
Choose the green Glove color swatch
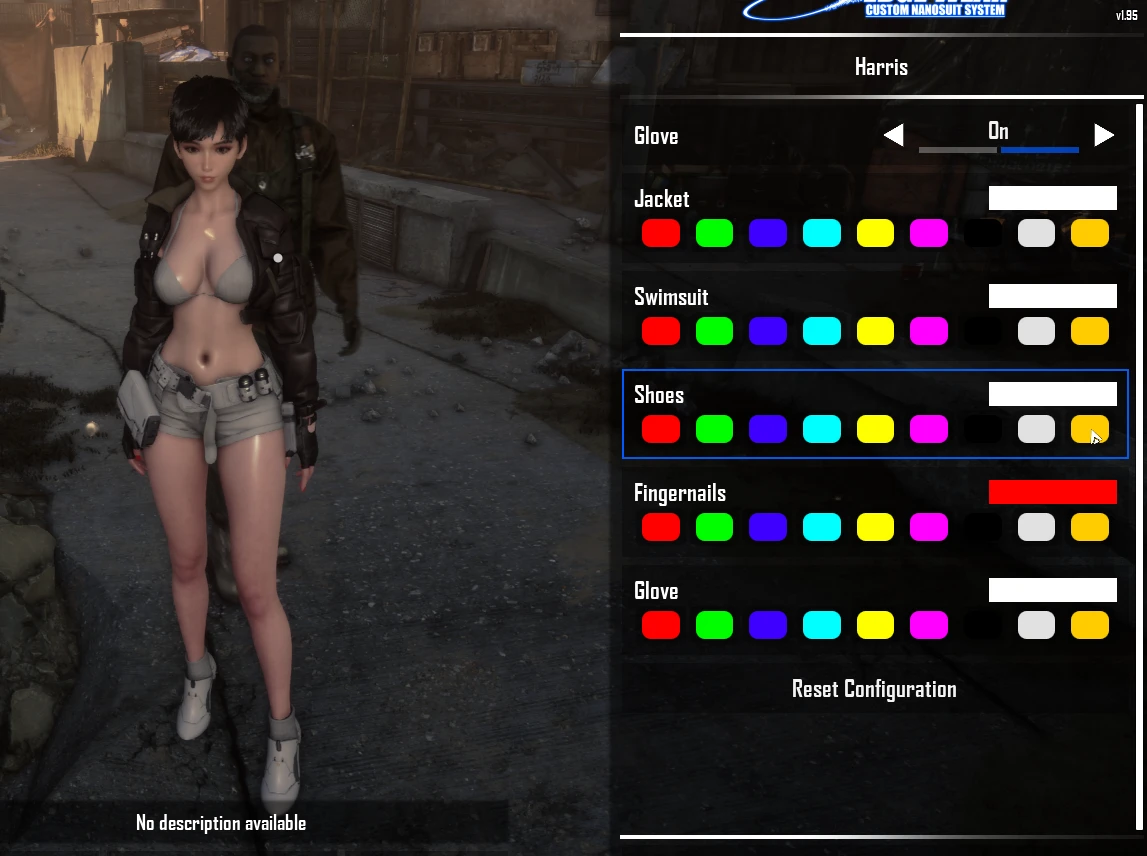715,625
